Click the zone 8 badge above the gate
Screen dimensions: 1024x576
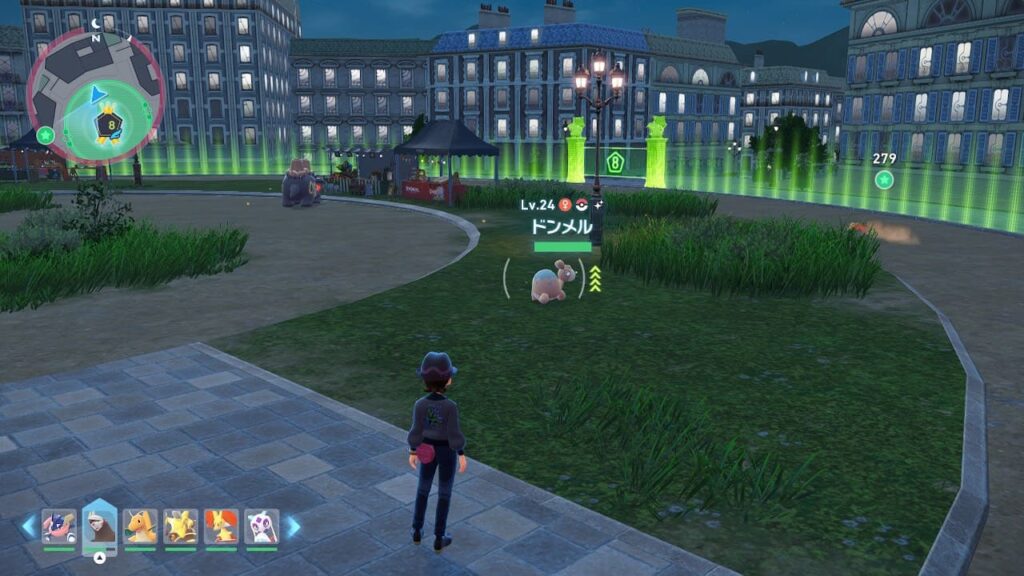615,161
